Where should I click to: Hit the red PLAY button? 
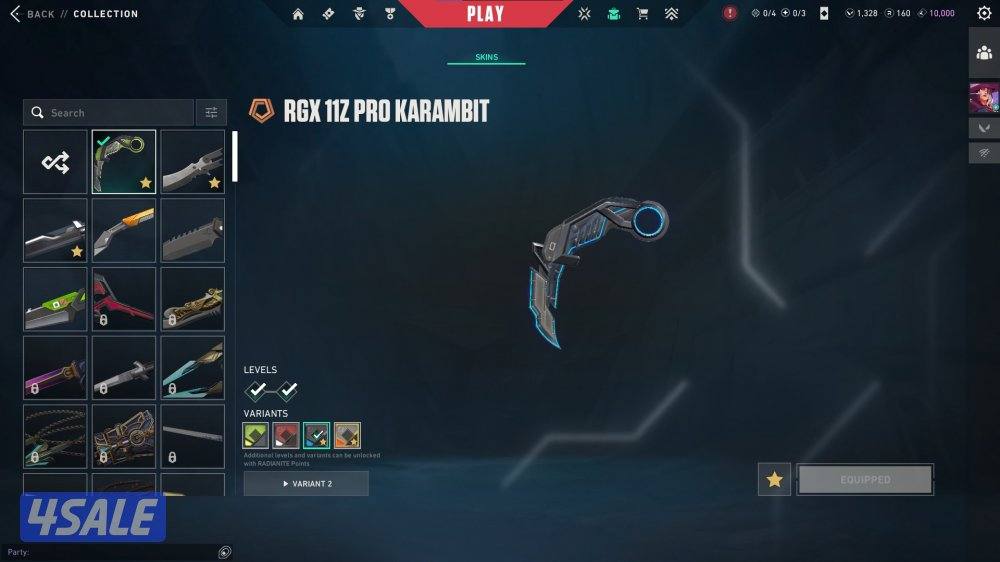click(485, 14)
